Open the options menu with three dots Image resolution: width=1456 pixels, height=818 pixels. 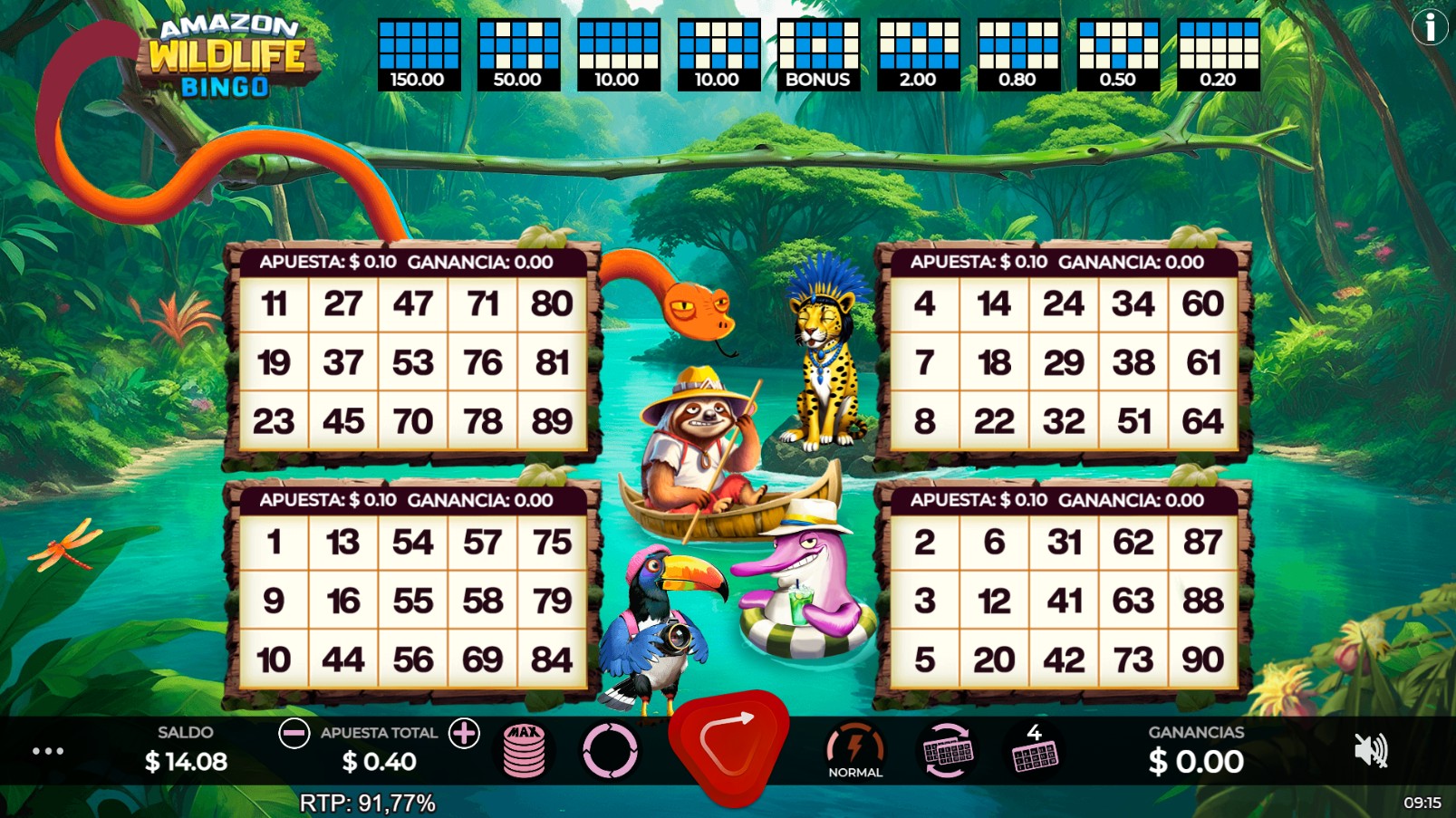tap(47, 750)
